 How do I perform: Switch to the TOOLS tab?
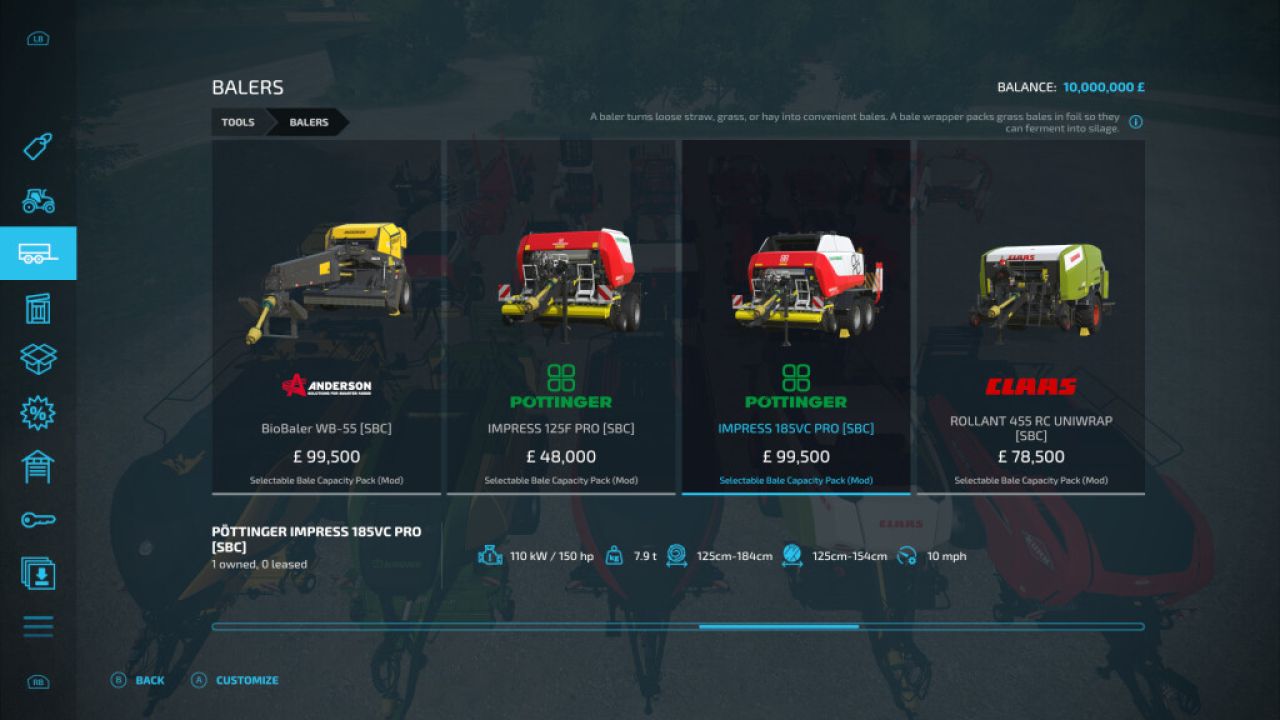pyautogui.click(x=238, y=123)
